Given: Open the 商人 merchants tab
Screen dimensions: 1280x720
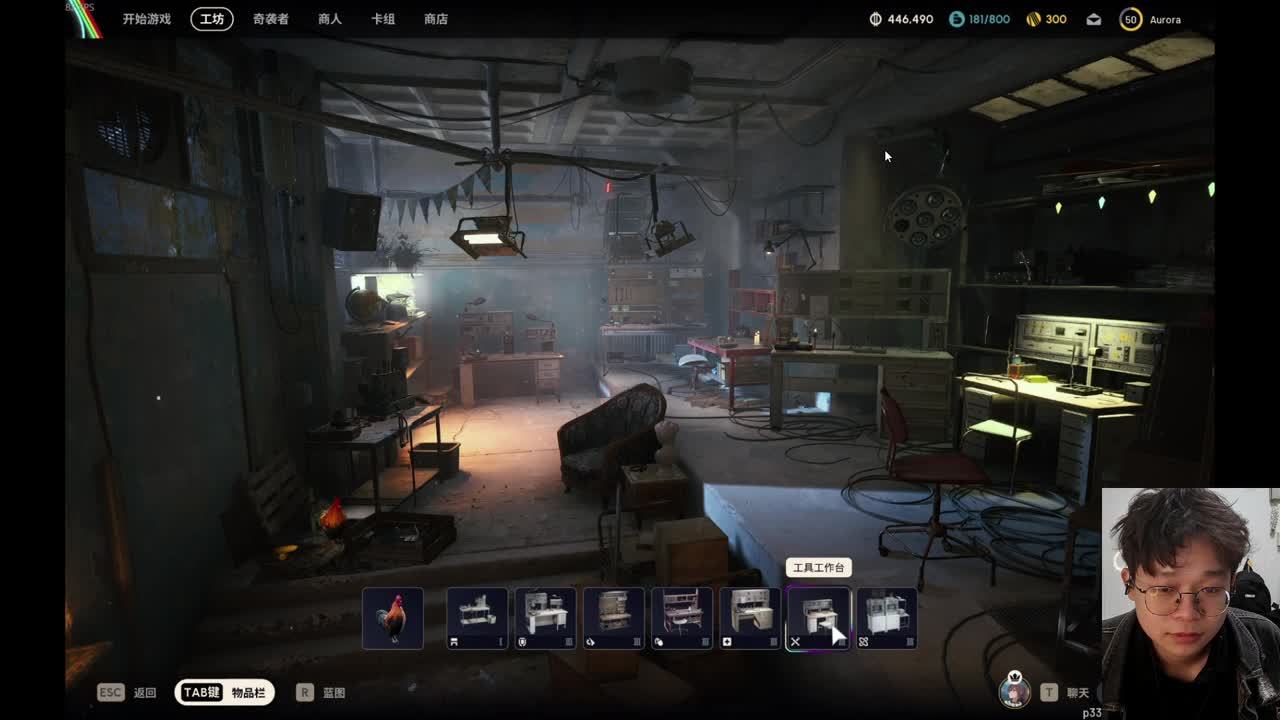Looking at the screenshot, I should [x=329, y=19].
